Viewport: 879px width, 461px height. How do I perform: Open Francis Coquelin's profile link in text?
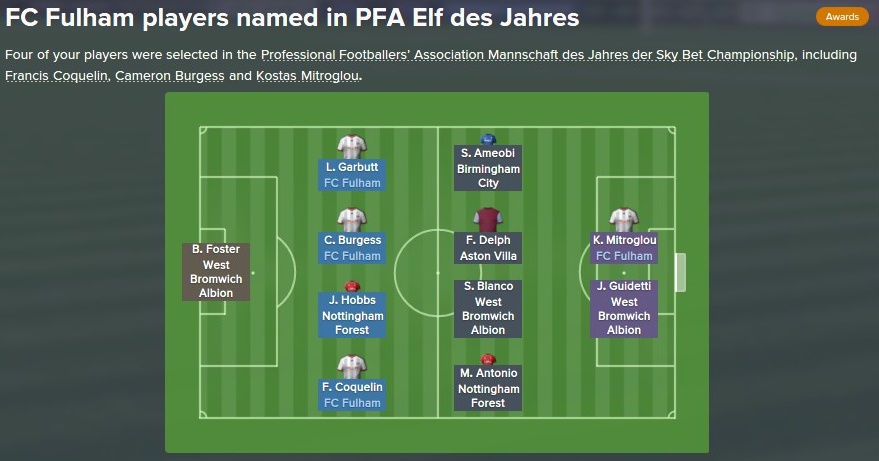(57, 76)
